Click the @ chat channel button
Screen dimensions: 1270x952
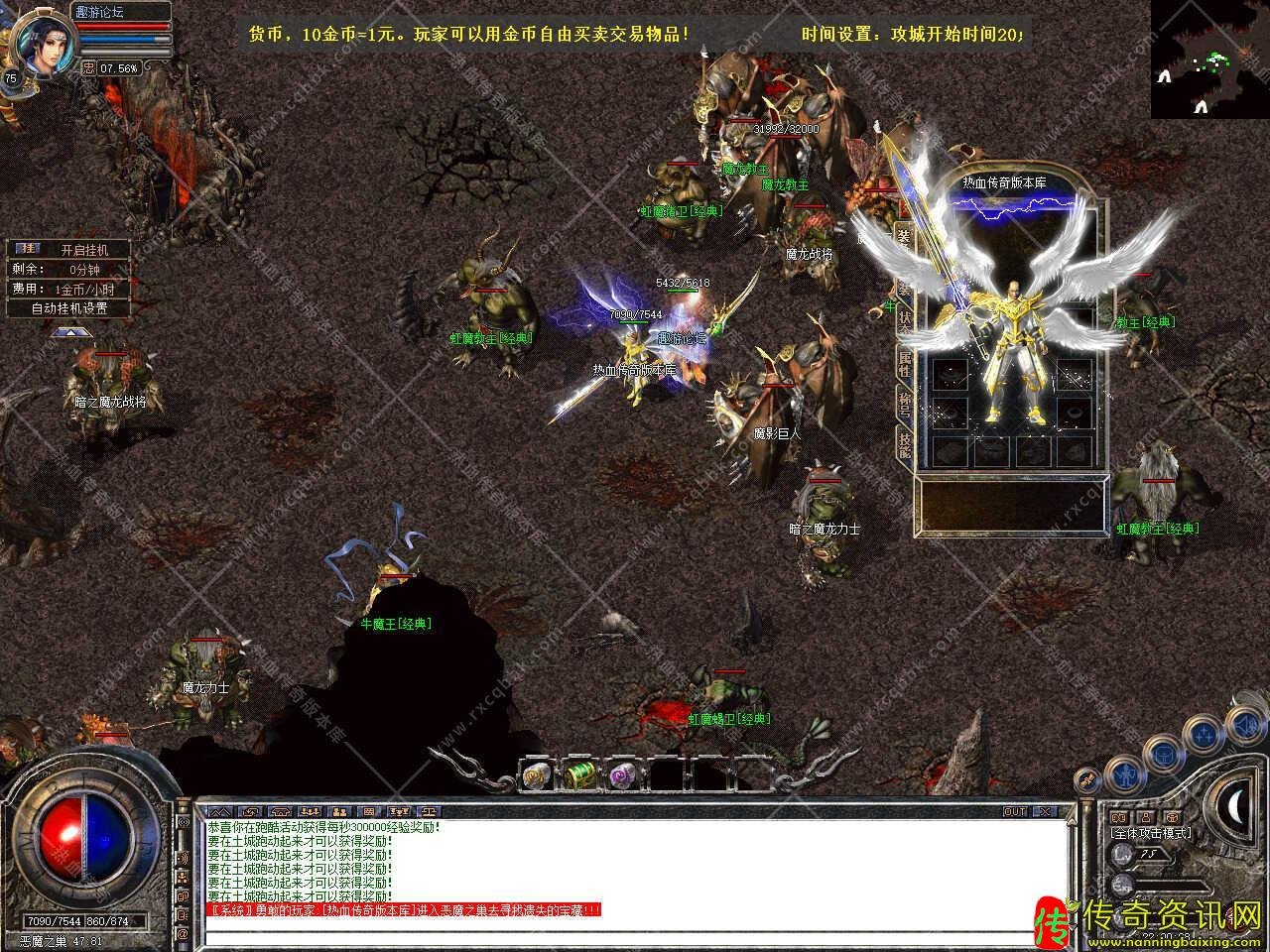pos(183,934)
